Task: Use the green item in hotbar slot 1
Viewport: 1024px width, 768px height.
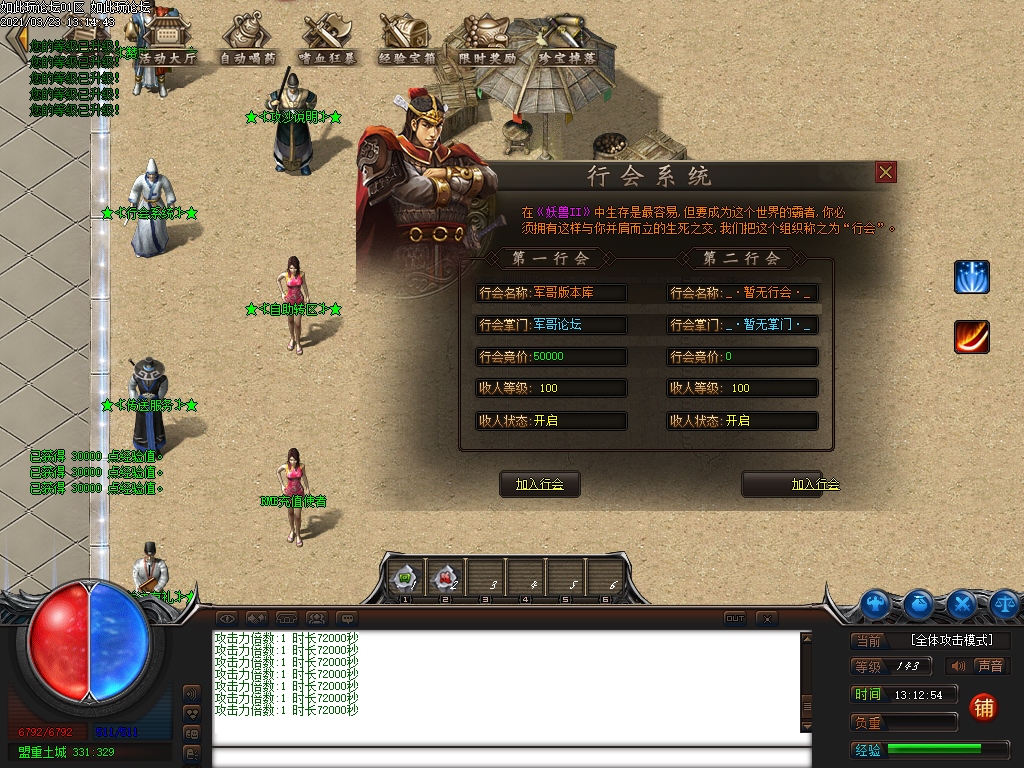Action: pos(406,577)
